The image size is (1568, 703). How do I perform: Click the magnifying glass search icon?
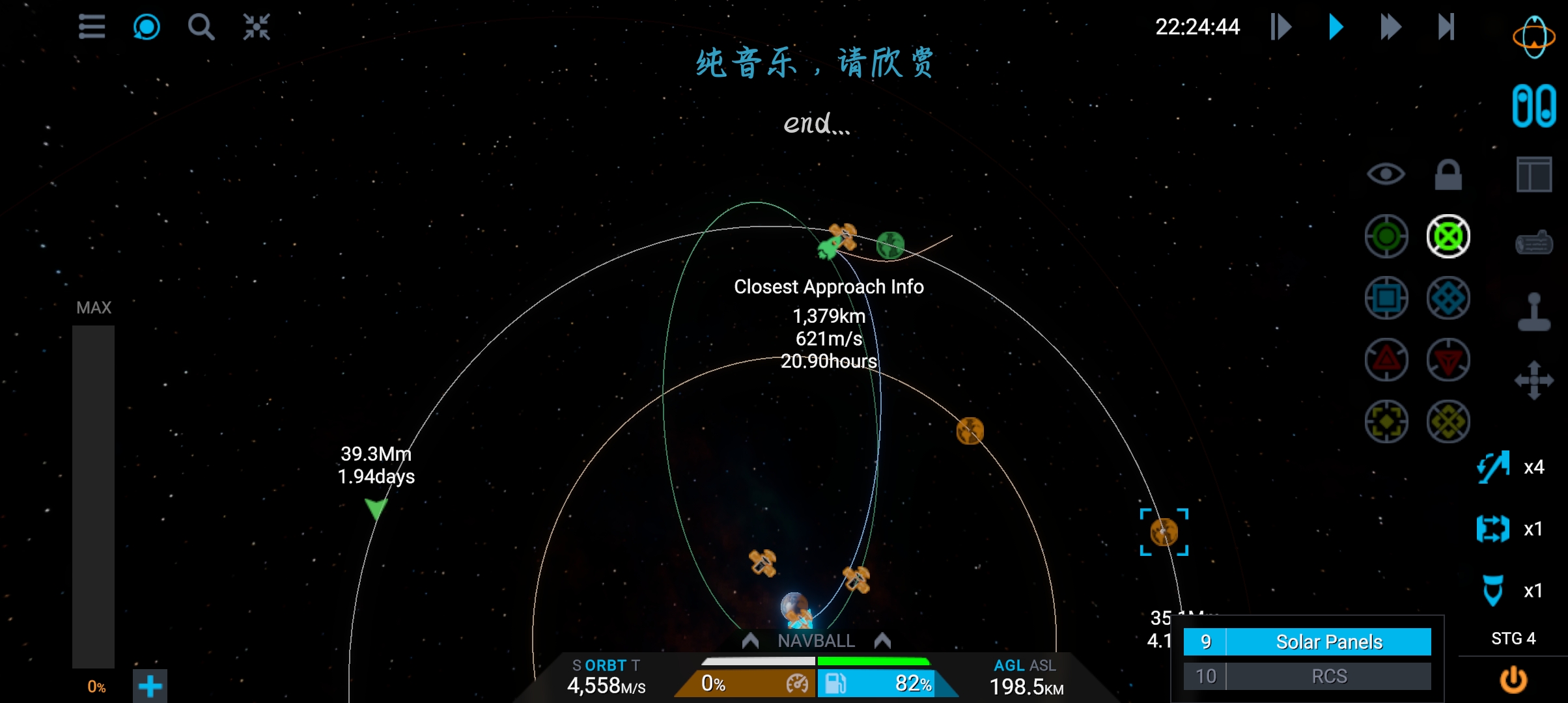click(x=201, y=27)
